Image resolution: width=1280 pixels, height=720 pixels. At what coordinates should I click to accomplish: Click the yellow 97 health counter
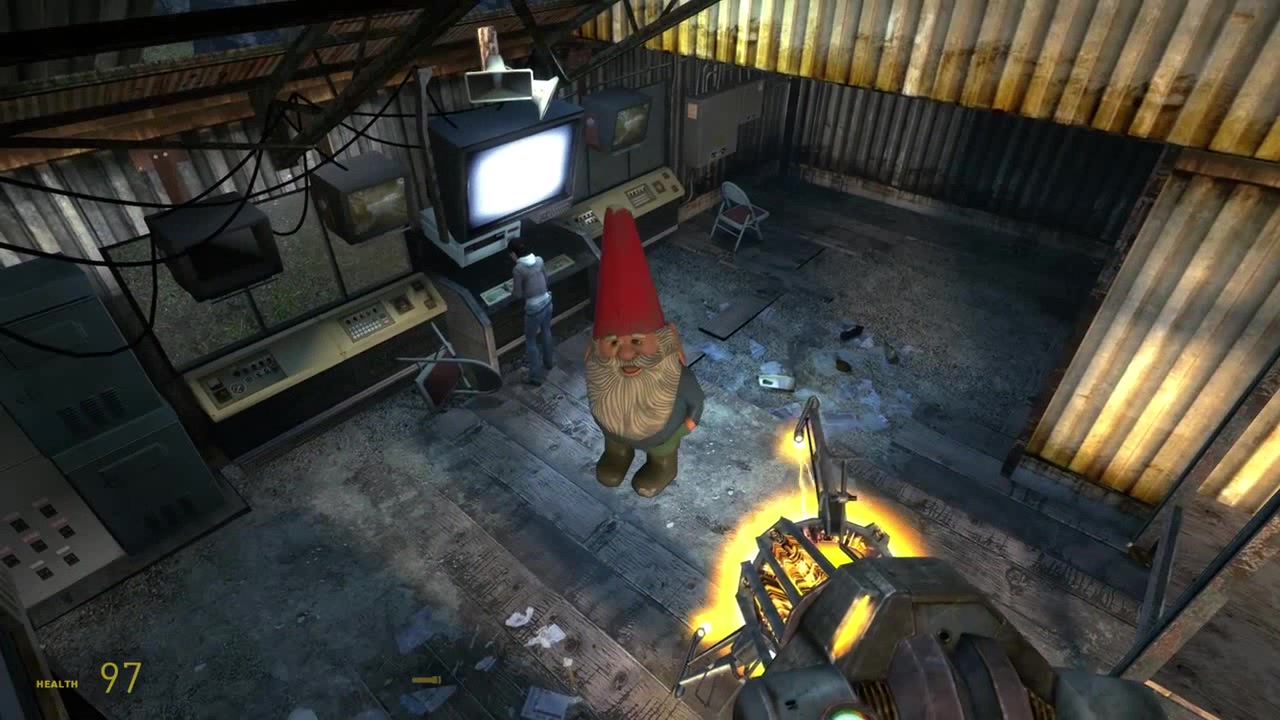[120, 680]
